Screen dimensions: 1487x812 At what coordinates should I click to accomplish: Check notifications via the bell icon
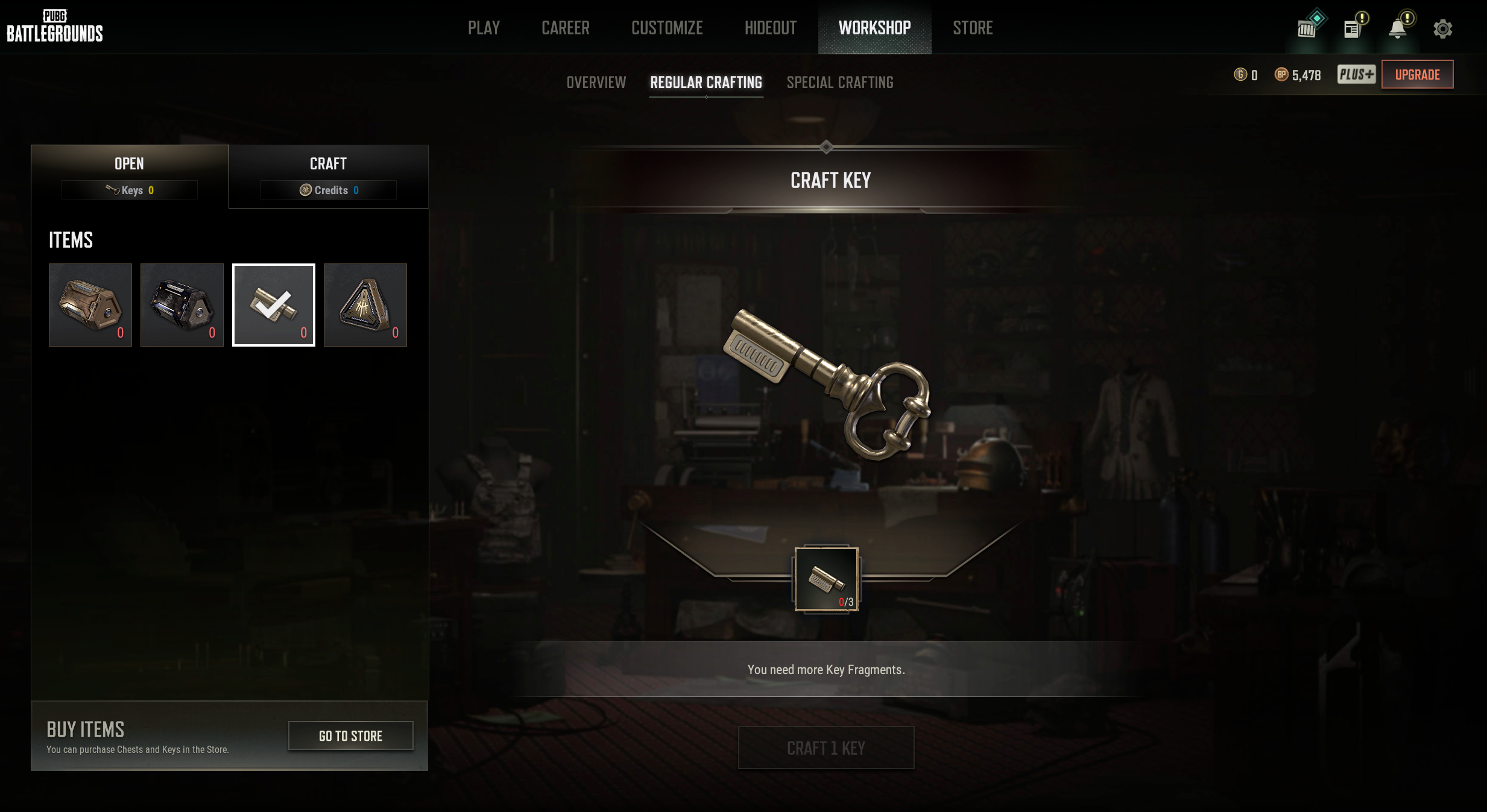pos(1397,29)
